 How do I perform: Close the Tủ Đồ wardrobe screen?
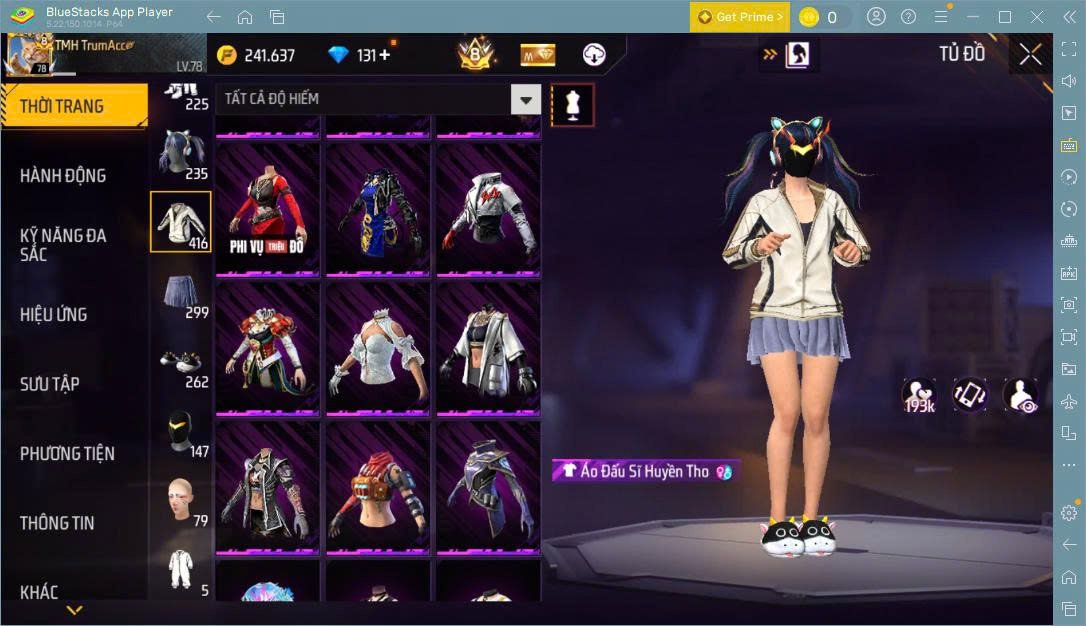pyautogui.click(x=1030, y=55)
